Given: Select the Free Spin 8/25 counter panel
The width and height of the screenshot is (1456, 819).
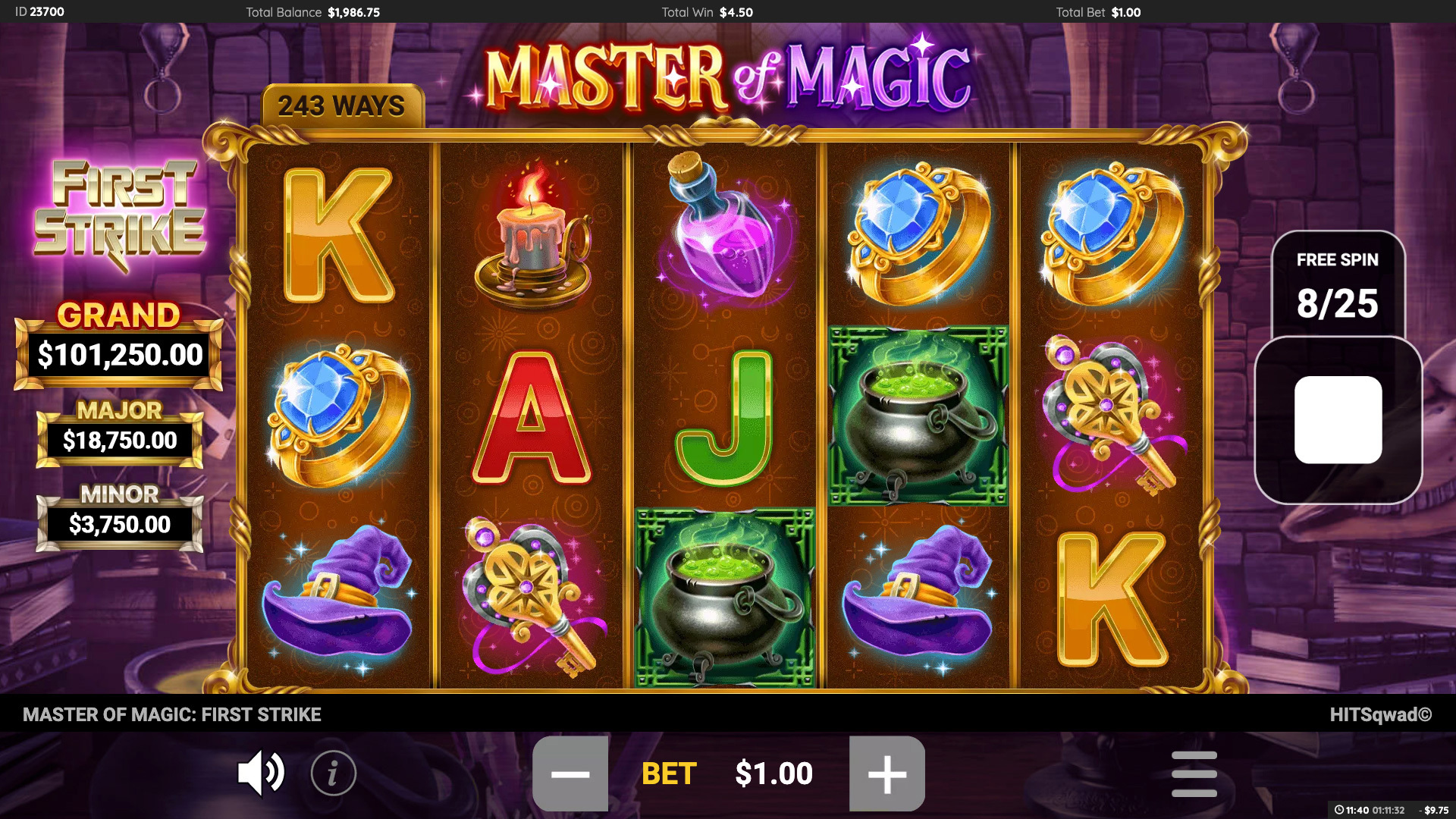Looking at the screenshot, I should (1337, 284).
